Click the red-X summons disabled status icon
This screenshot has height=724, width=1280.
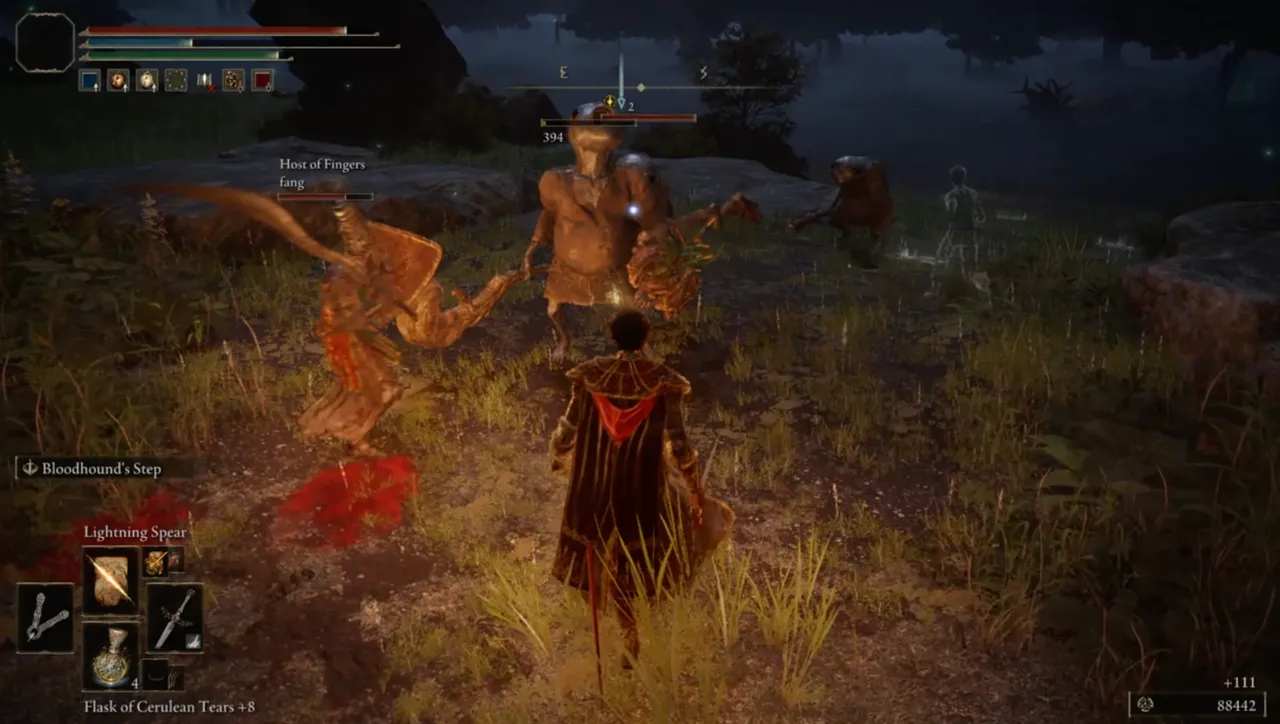pyautogui.click(x=204, y=82)
